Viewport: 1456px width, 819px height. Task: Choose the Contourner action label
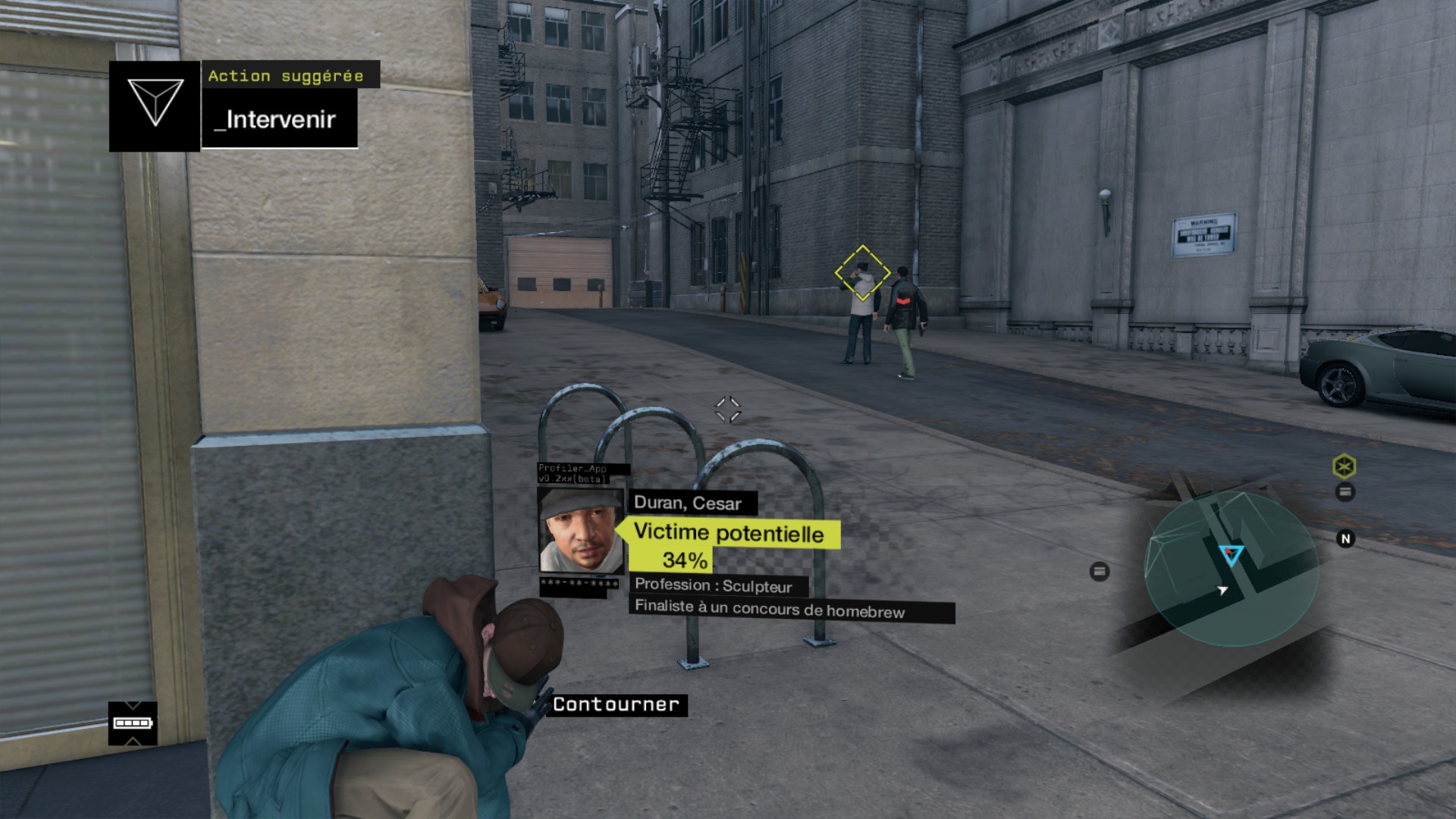tap(616, 704)
